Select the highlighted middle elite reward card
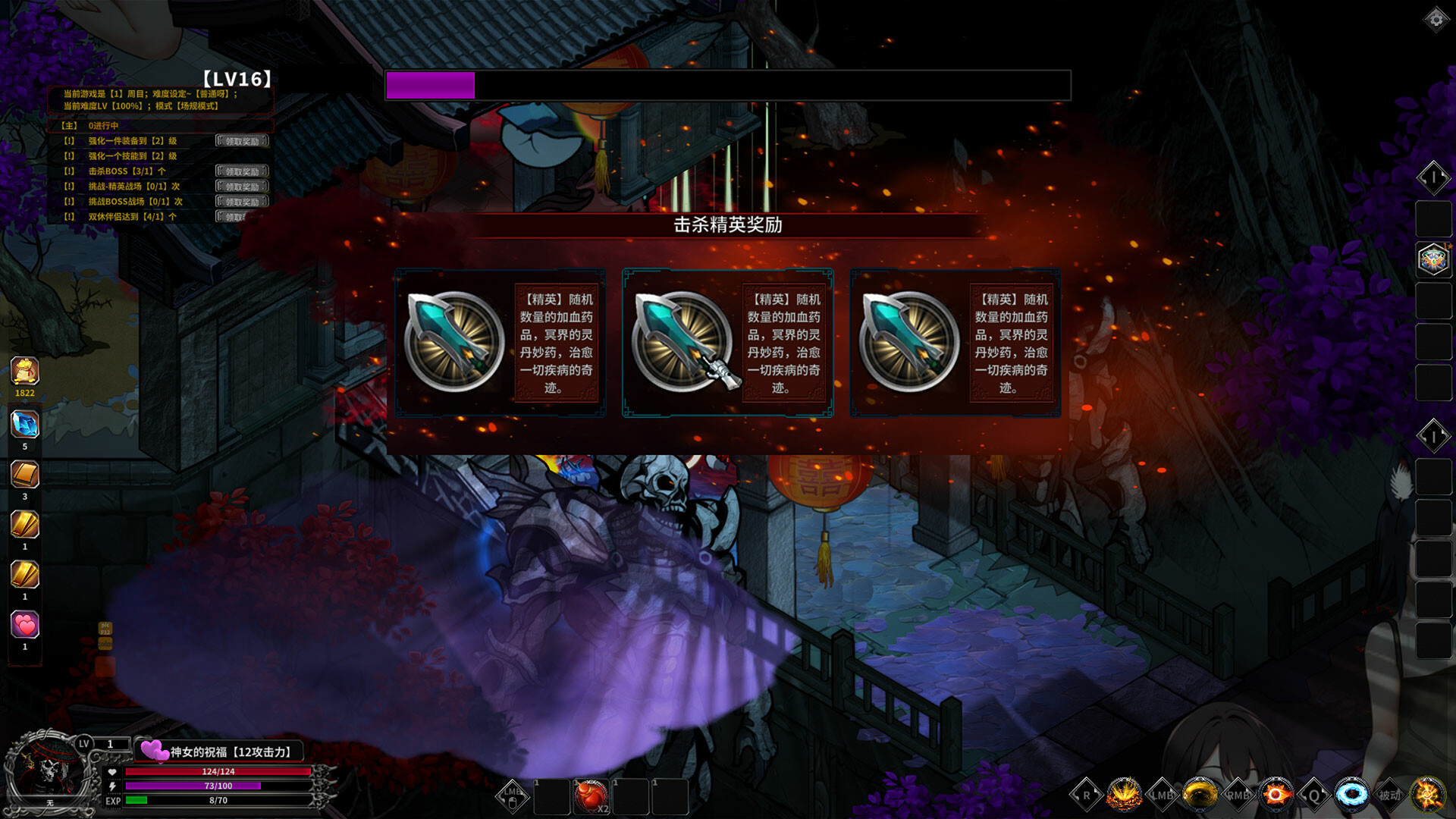 (x=726, y=343)
